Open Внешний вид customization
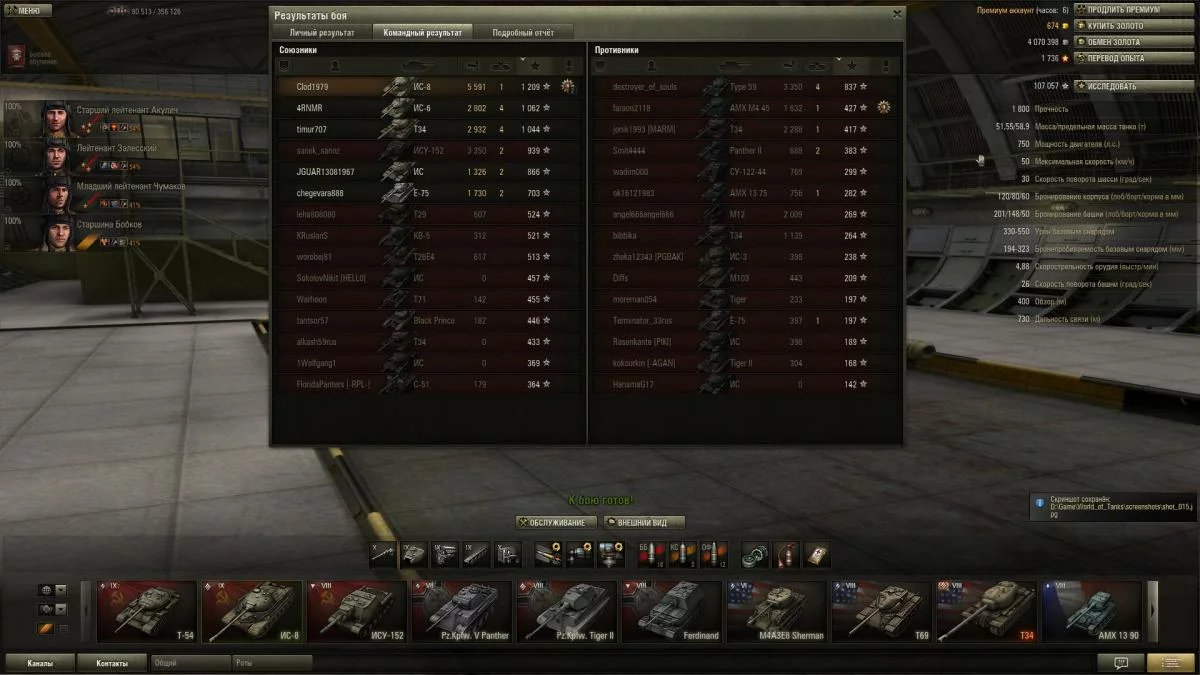1200x675 pixels. point(644,522)
